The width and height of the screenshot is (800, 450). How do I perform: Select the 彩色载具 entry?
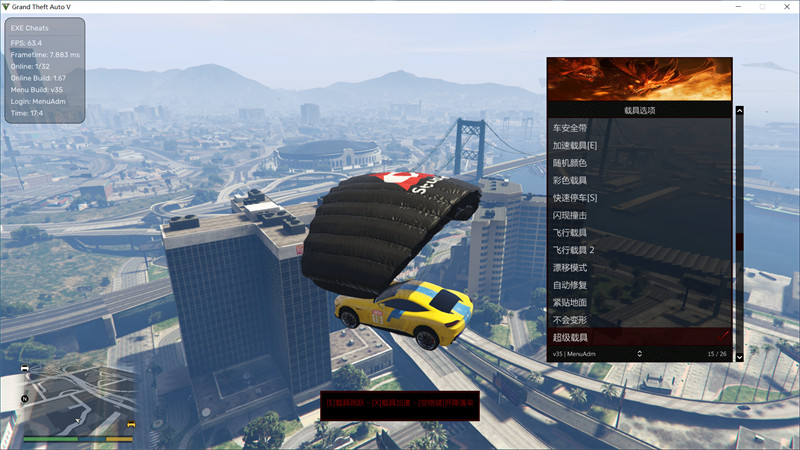571,180
